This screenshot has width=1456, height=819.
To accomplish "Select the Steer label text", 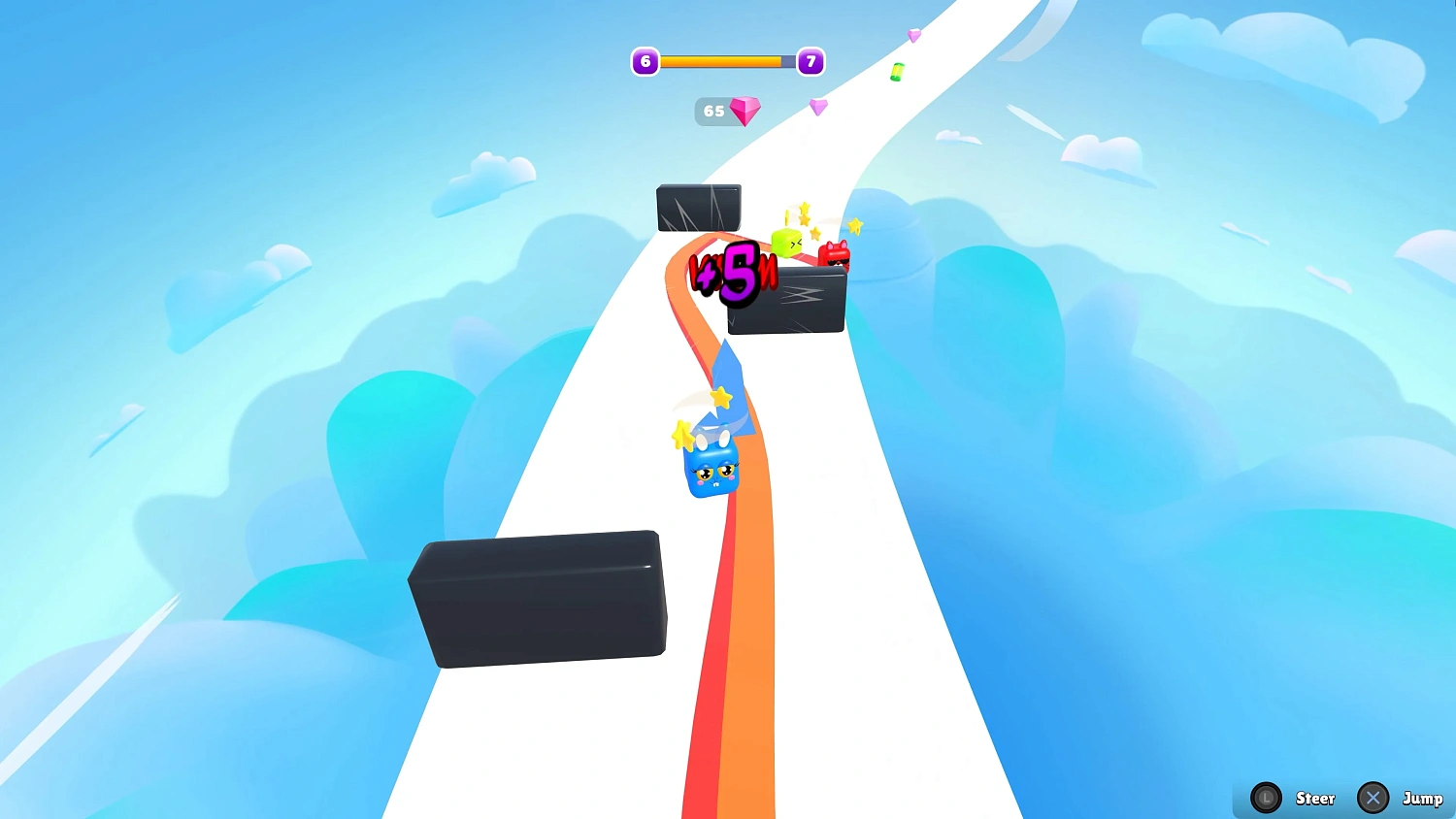I will point(1315,799).
